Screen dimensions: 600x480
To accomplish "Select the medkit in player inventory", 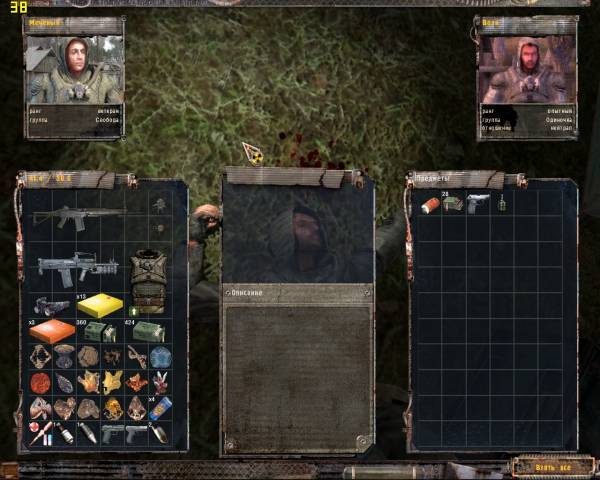I will pyautogui.click(x=40, y=433).
